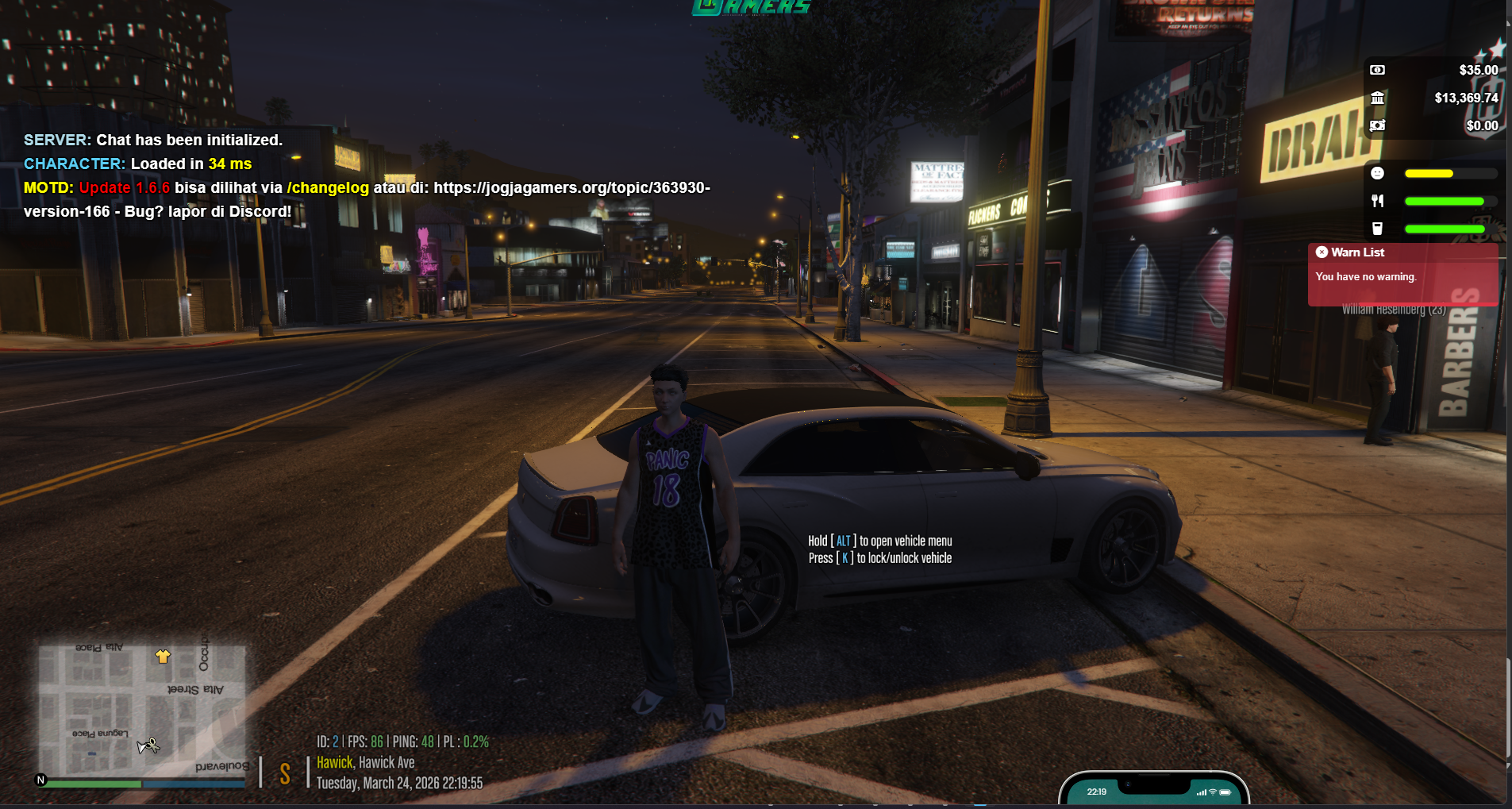This screenshot has height=809, width=1512.
Task: Select the fork and knife hunger icon
Action: click(x=1377, y=201)
